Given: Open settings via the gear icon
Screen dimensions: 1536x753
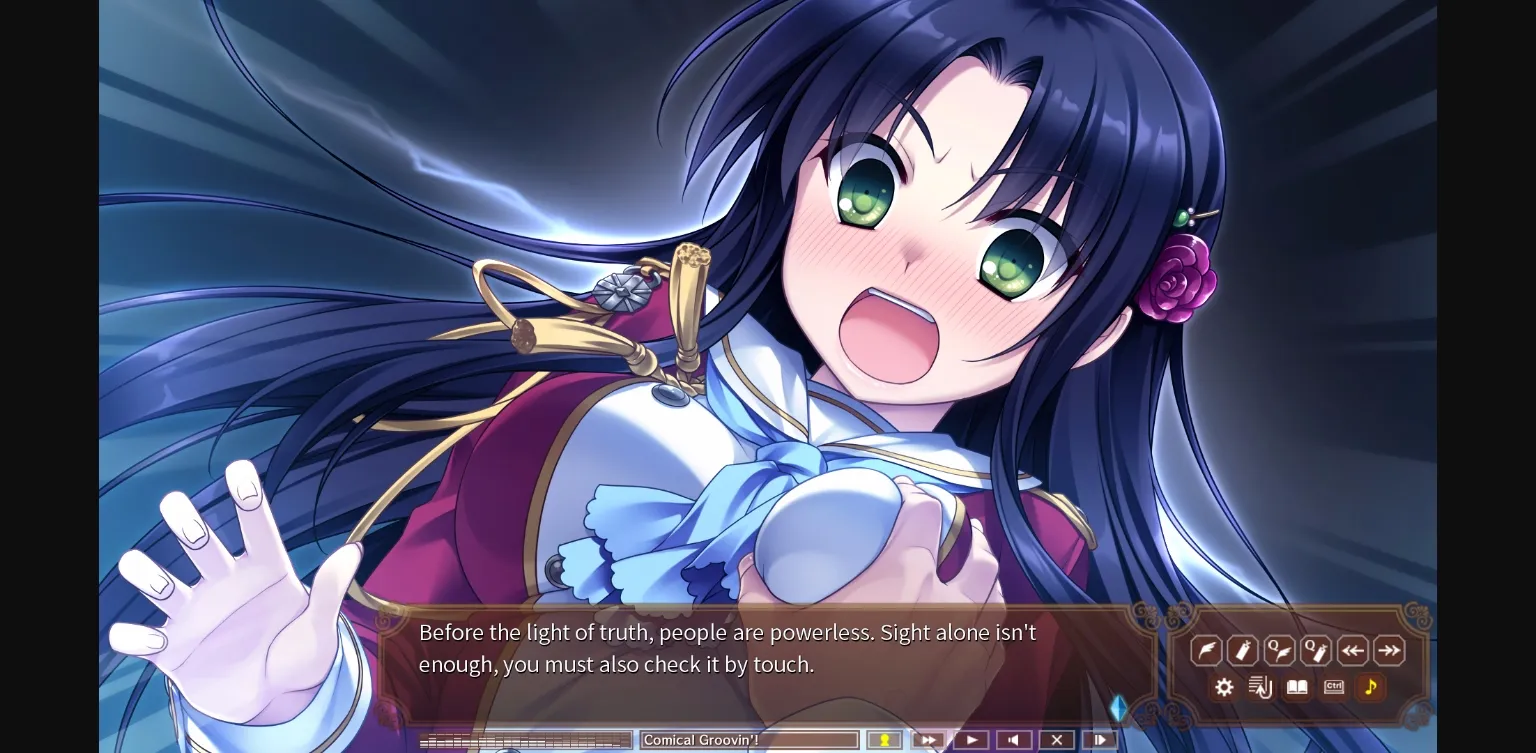Looking at the screenshot, I should [1224, 687].
